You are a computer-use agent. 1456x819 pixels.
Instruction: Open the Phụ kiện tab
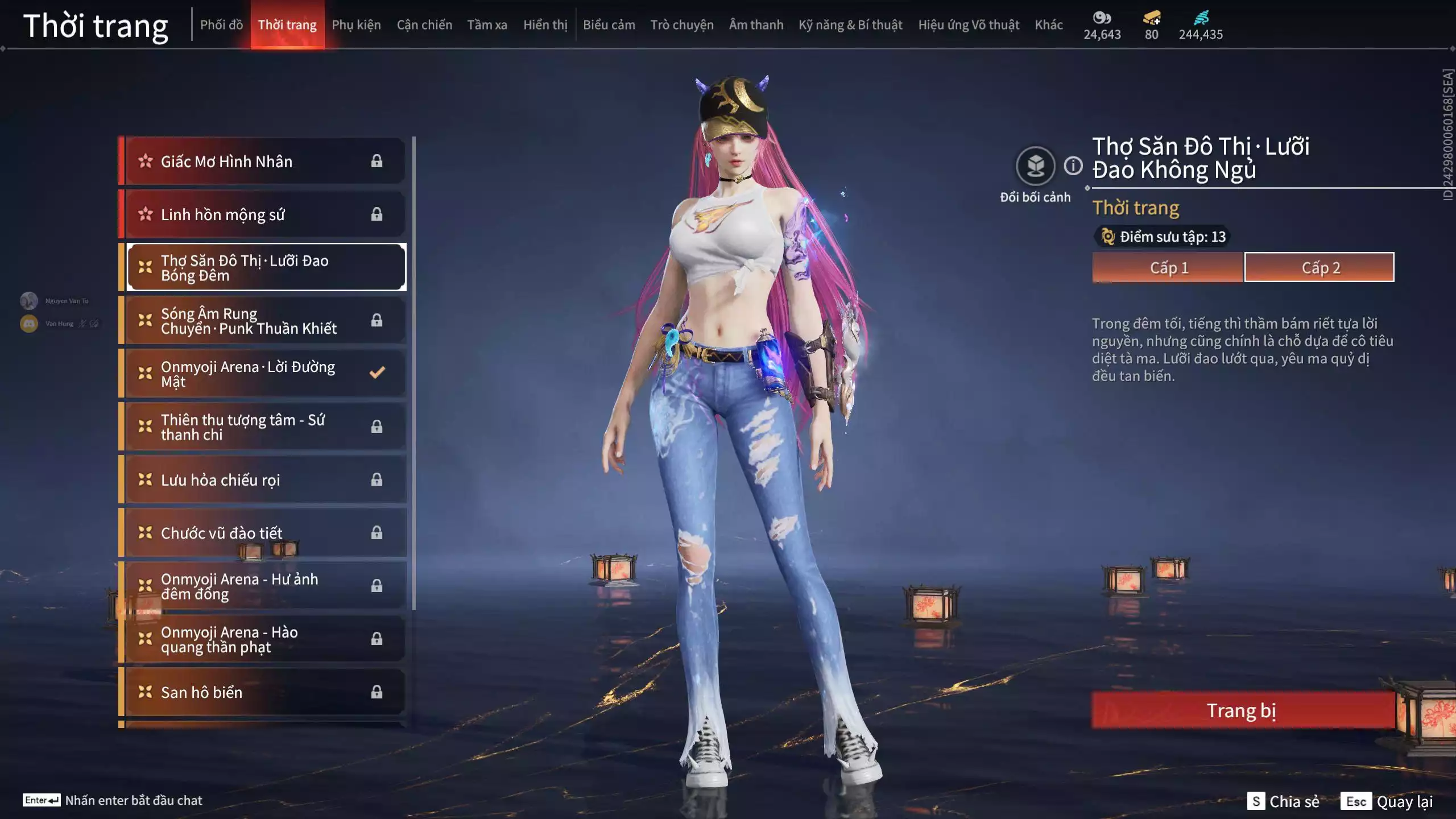click(356, 25)
